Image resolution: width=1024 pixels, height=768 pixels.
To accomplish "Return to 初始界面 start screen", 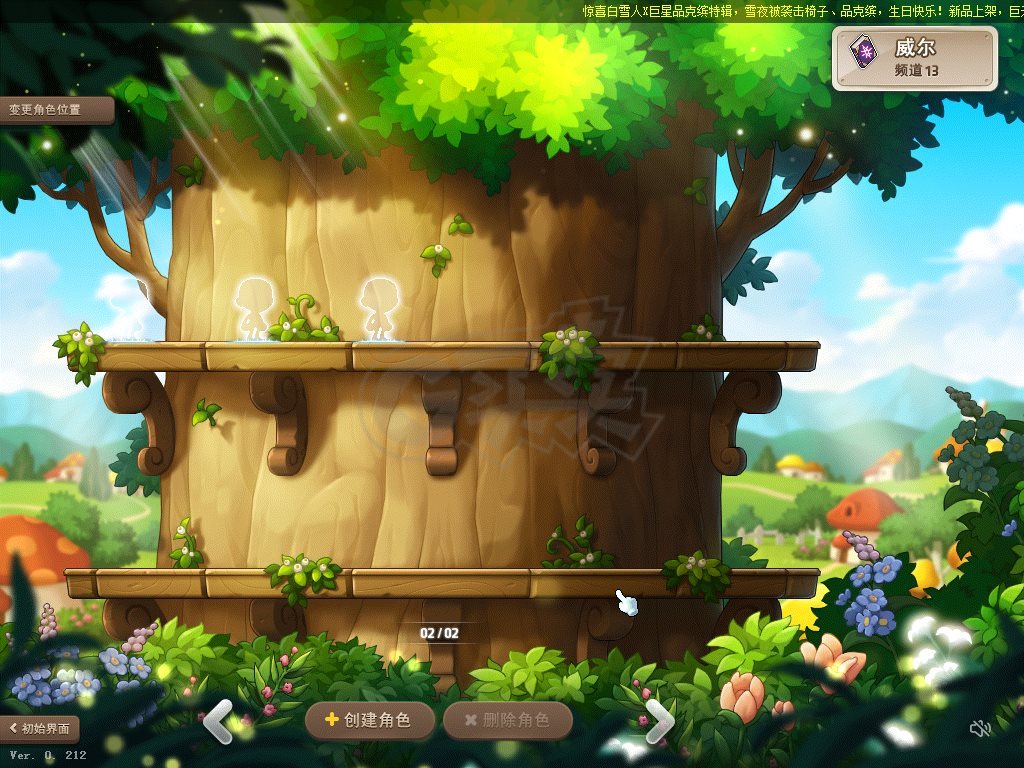I will [x=40, y=728].
